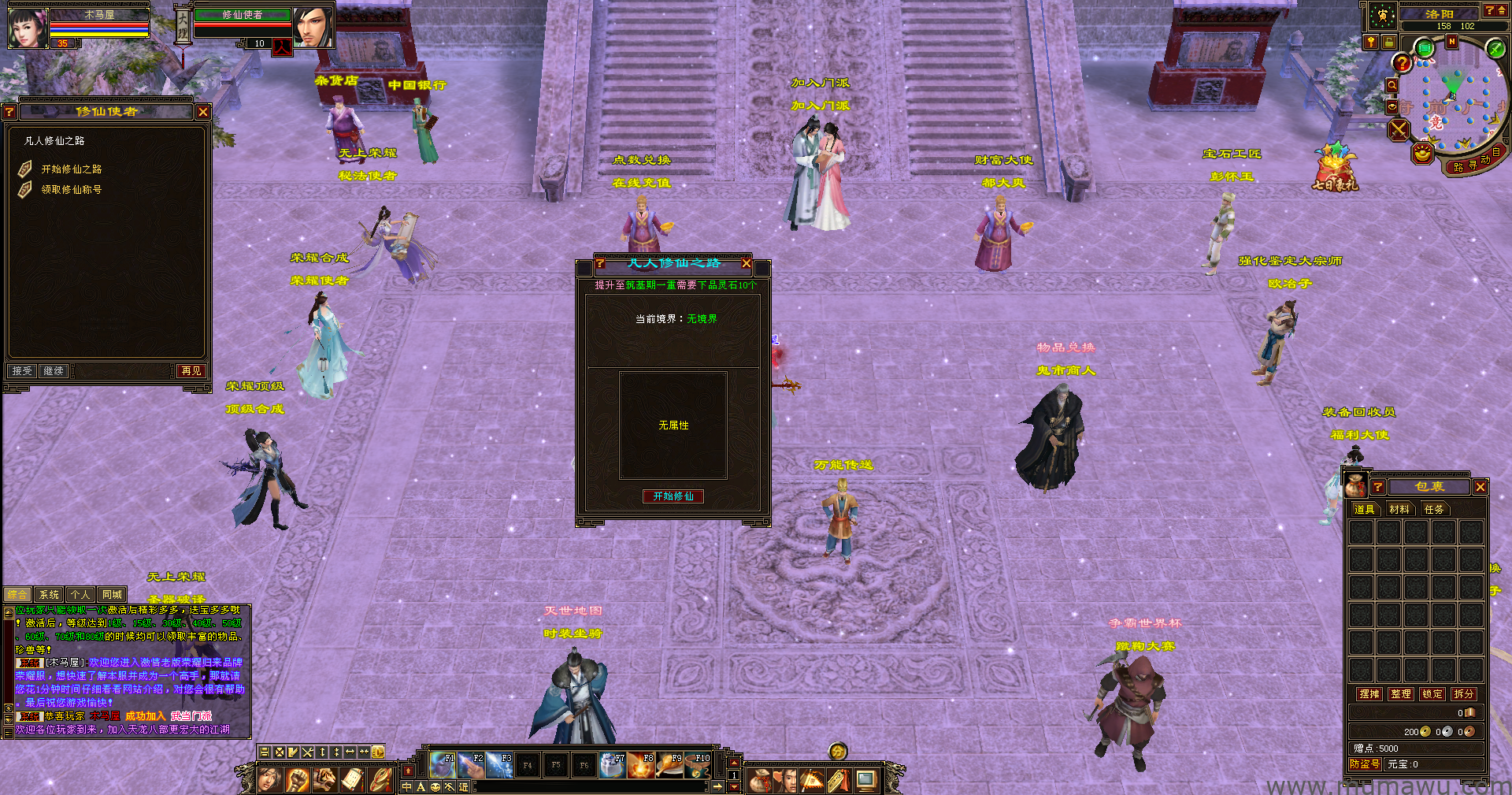
Task: Switch to the 材料 bag tab
Action: click(x=1399, y=510)
